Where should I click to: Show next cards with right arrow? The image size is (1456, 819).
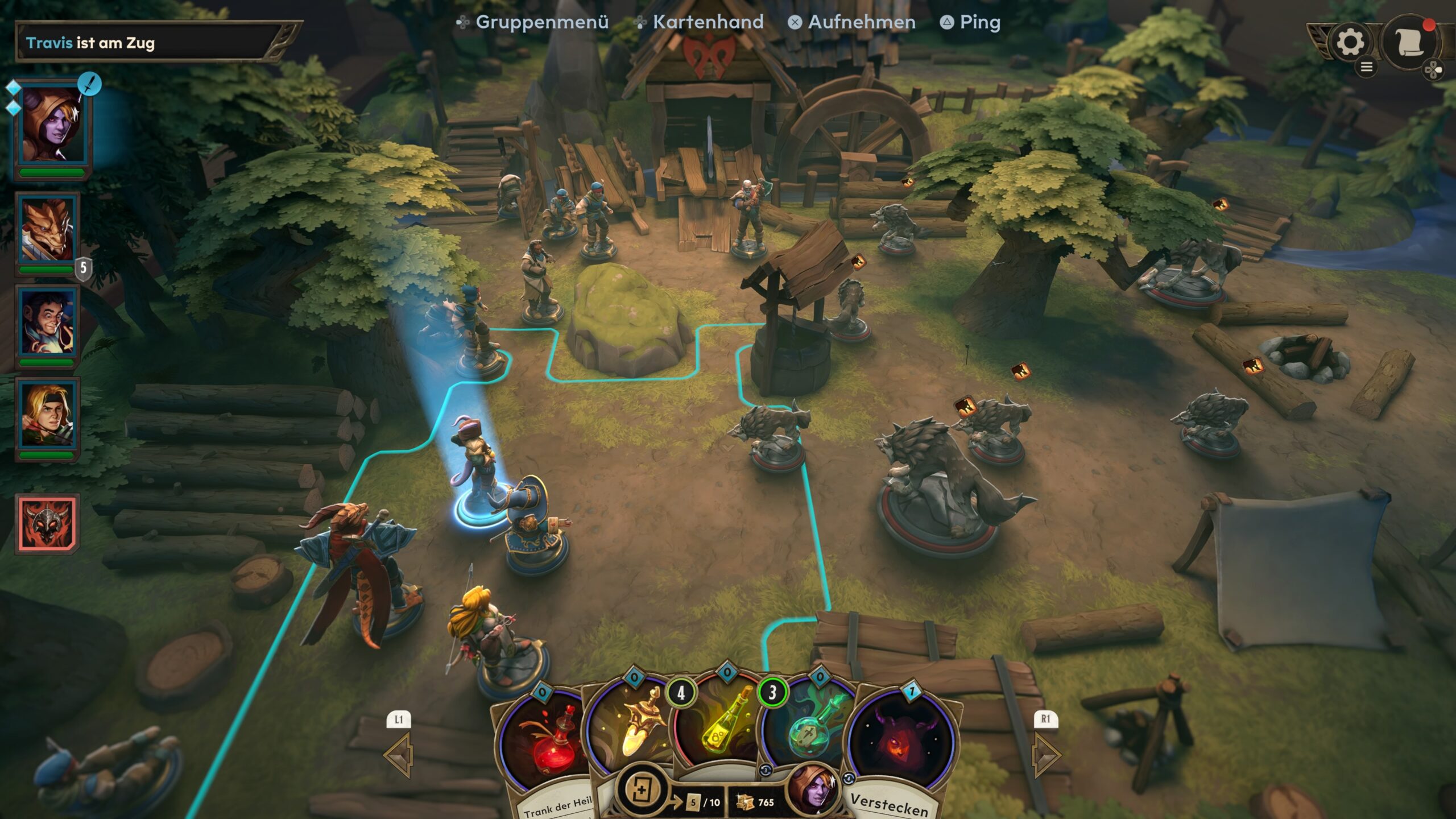click(1045, 755)
